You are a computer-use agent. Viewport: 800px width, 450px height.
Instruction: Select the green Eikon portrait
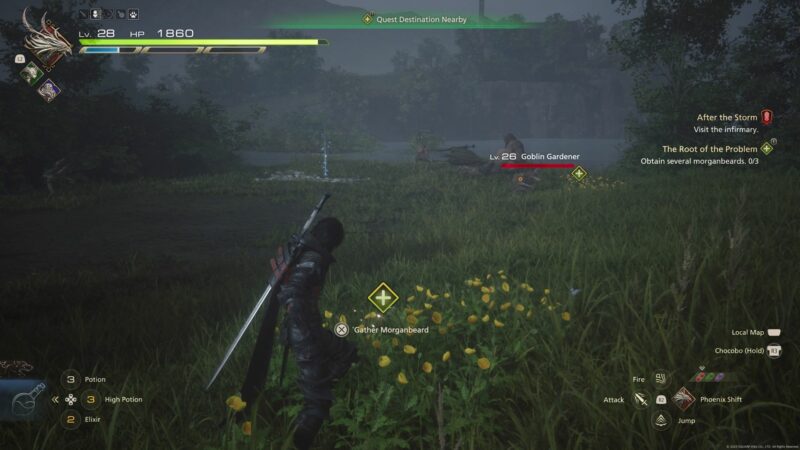coord(31,71)
